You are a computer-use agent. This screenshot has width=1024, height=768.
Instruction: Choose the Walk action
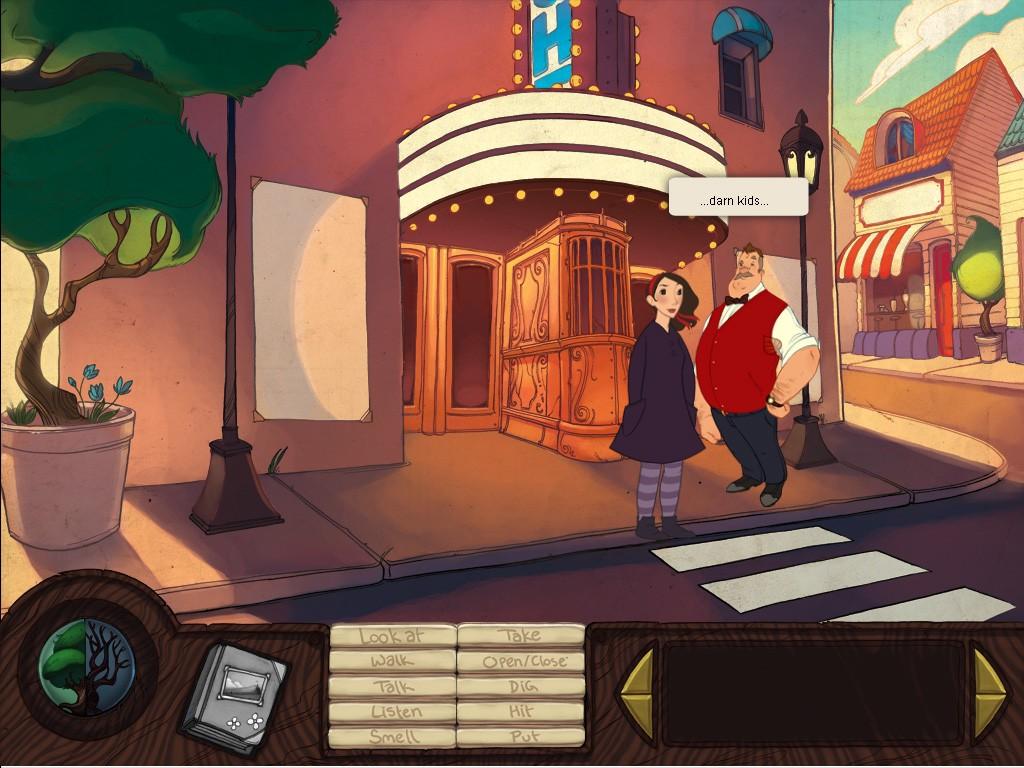tap(392, 661)
